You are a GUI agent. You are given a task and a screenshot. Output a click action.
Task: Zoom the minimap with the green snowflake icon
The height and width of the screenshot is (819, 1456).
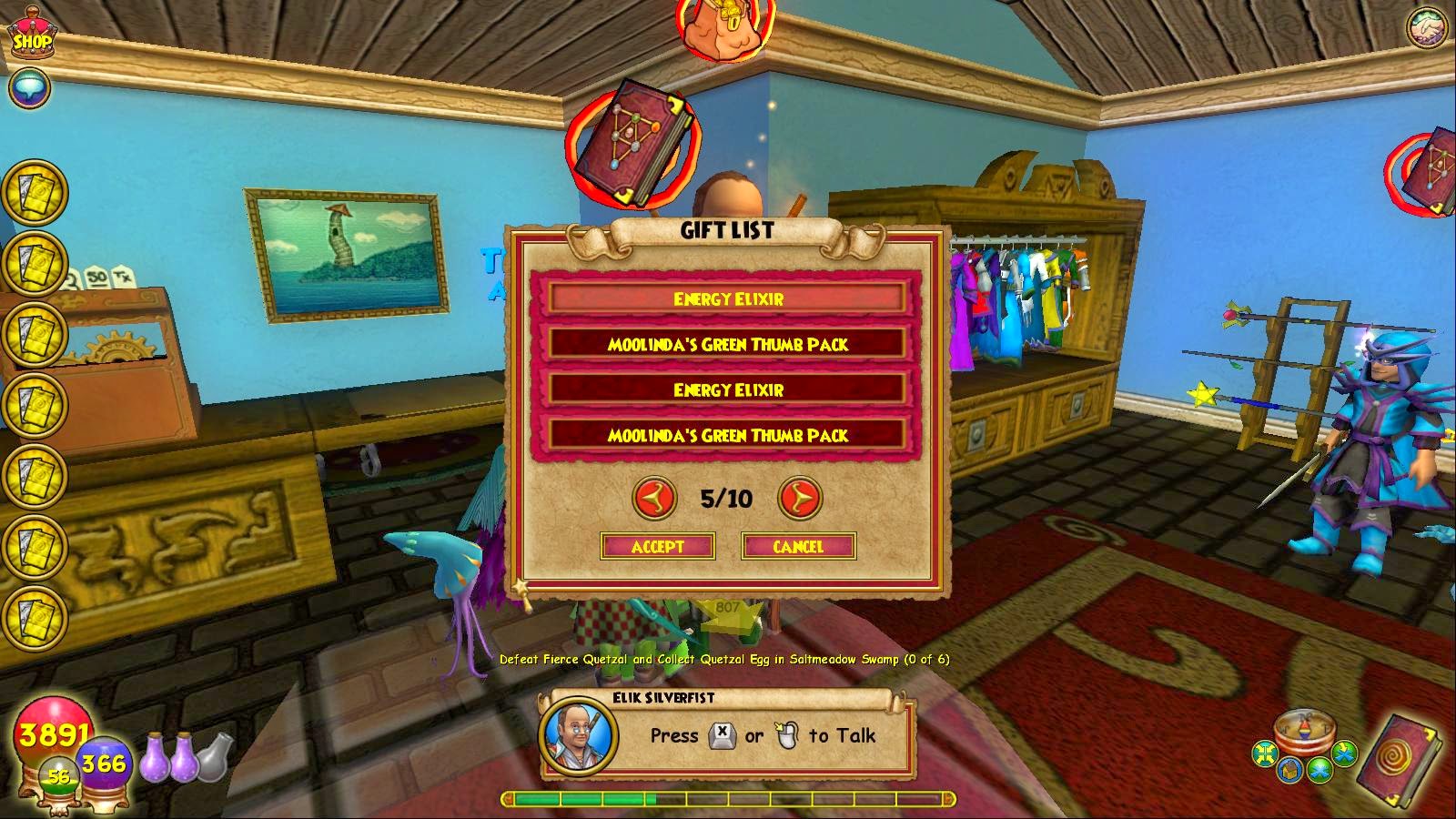[x=1318, y=771]
